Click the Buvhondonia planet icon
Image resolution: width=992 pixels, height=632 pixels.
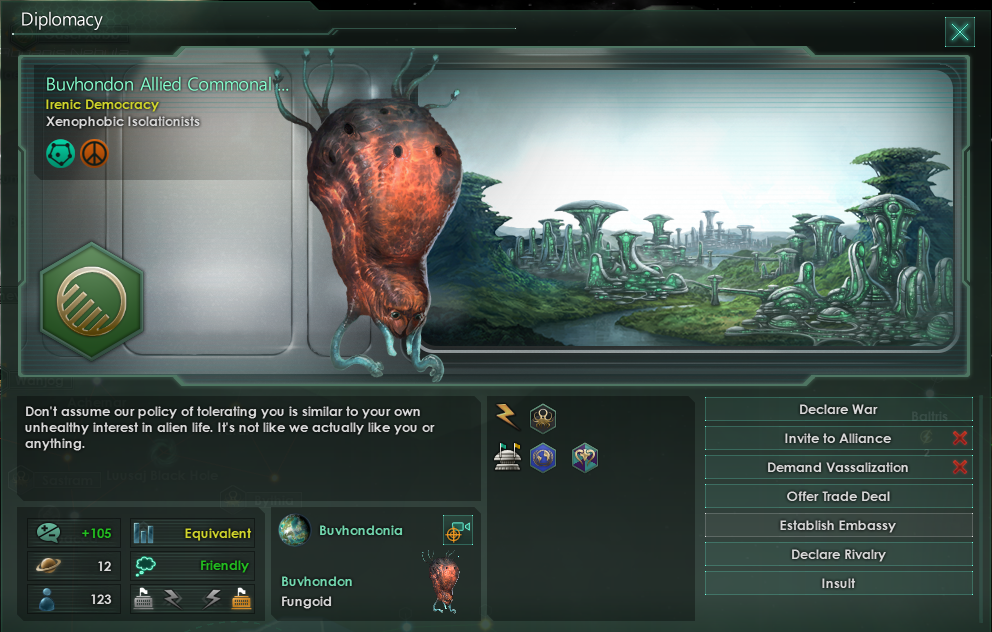pyautogui.click(x=294, y=530)
